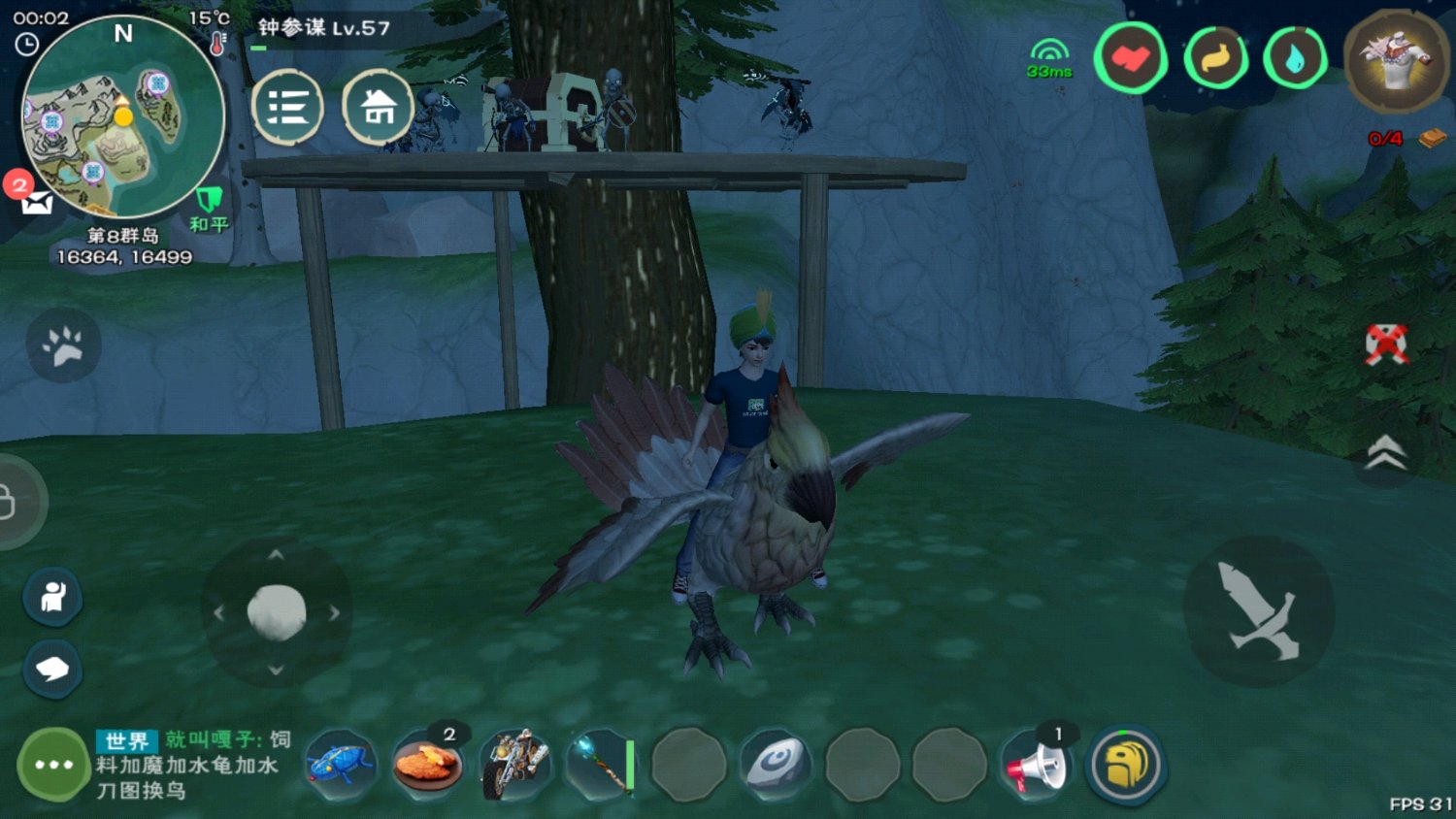
Task: Open the pet paw print menu
Action: (63, 345)
